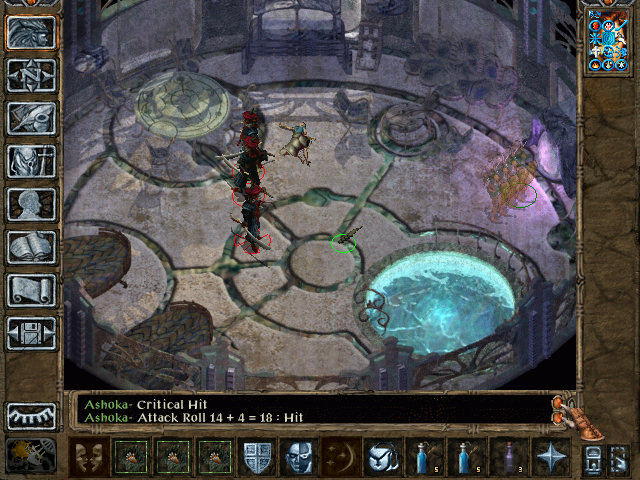640x480 pixels.
Task: Open options via the floppy disk button
Action: click(31, 333)
